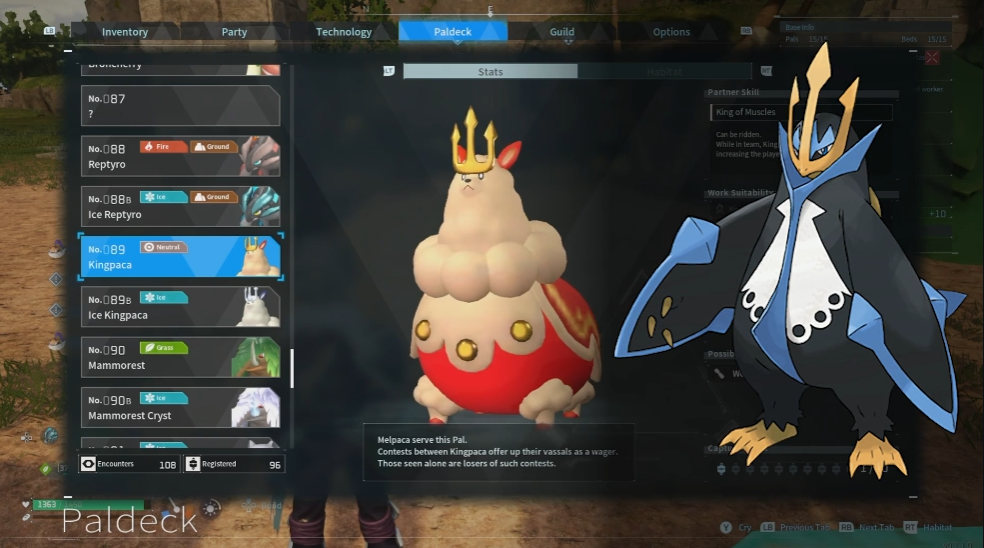The height and width of the screenshot is (548, 984).
Task: Switch to the Inventory tab
Action: coord(125,32)
